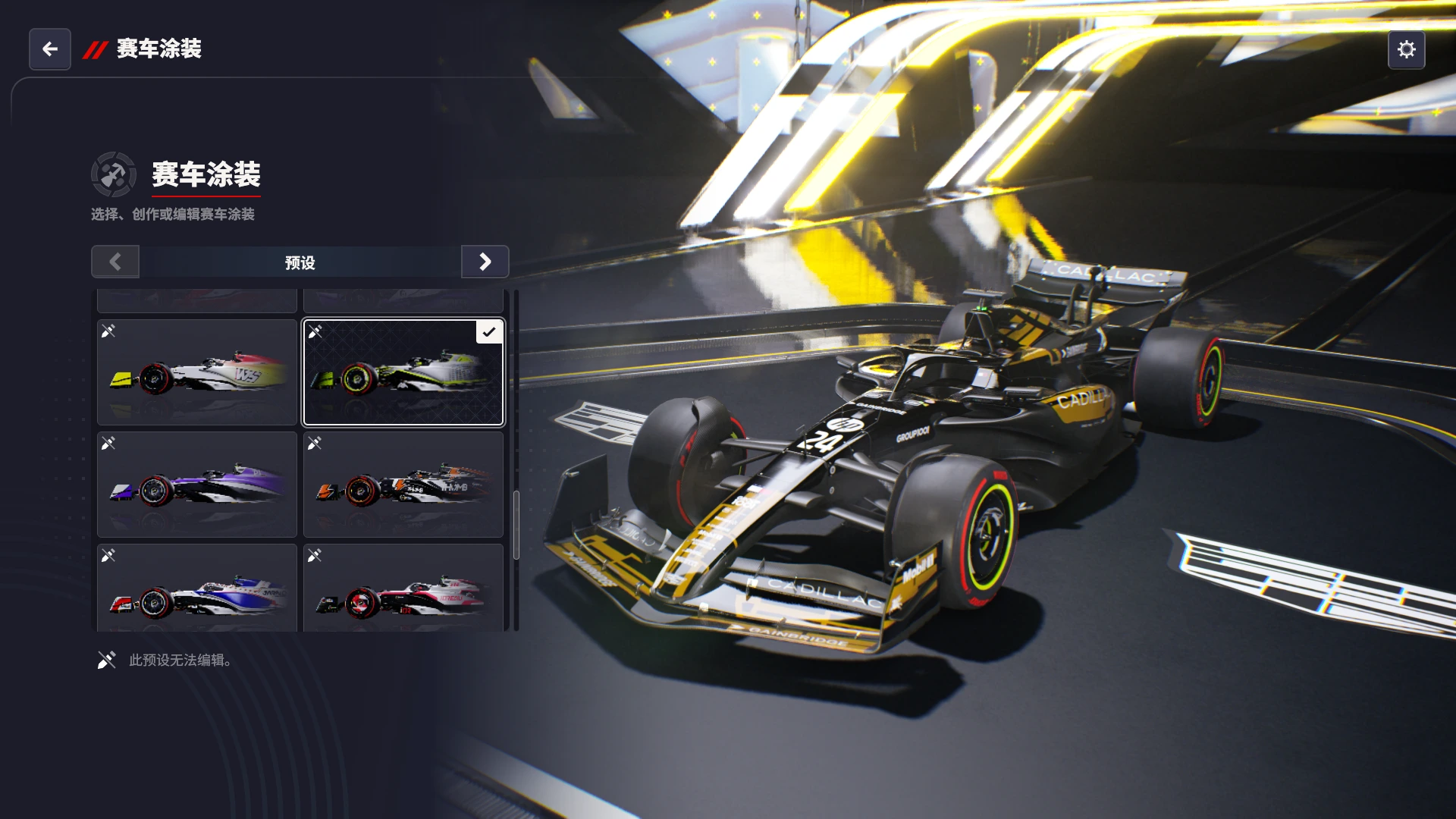Click spray icon on the orange-black livery
This screenshot has height=819, width=1456.
click(x=315, y=444)
